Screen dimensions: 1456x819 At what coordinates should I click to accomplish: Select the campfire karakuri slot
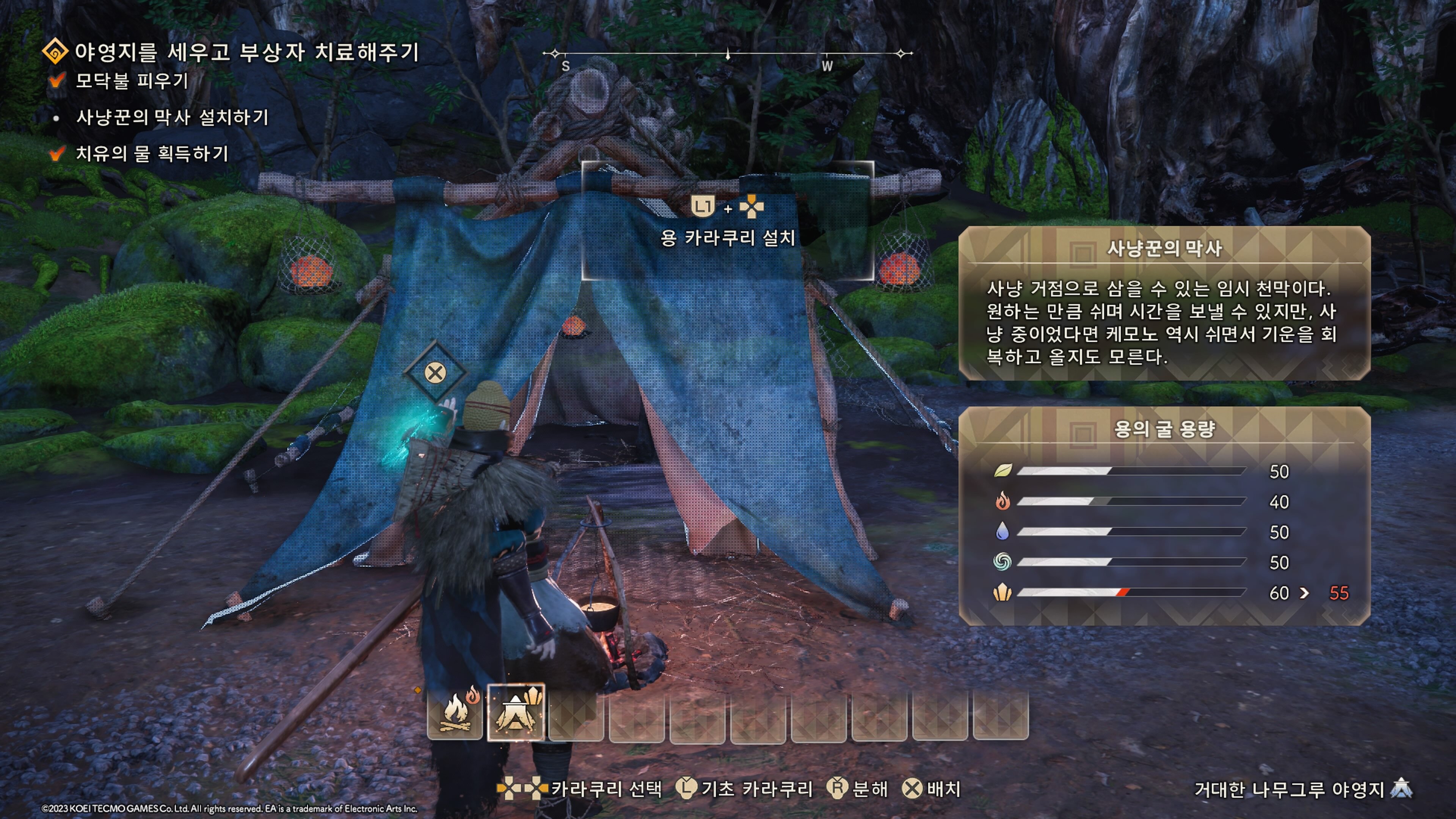pyautogui.click(x=455, y=713)
